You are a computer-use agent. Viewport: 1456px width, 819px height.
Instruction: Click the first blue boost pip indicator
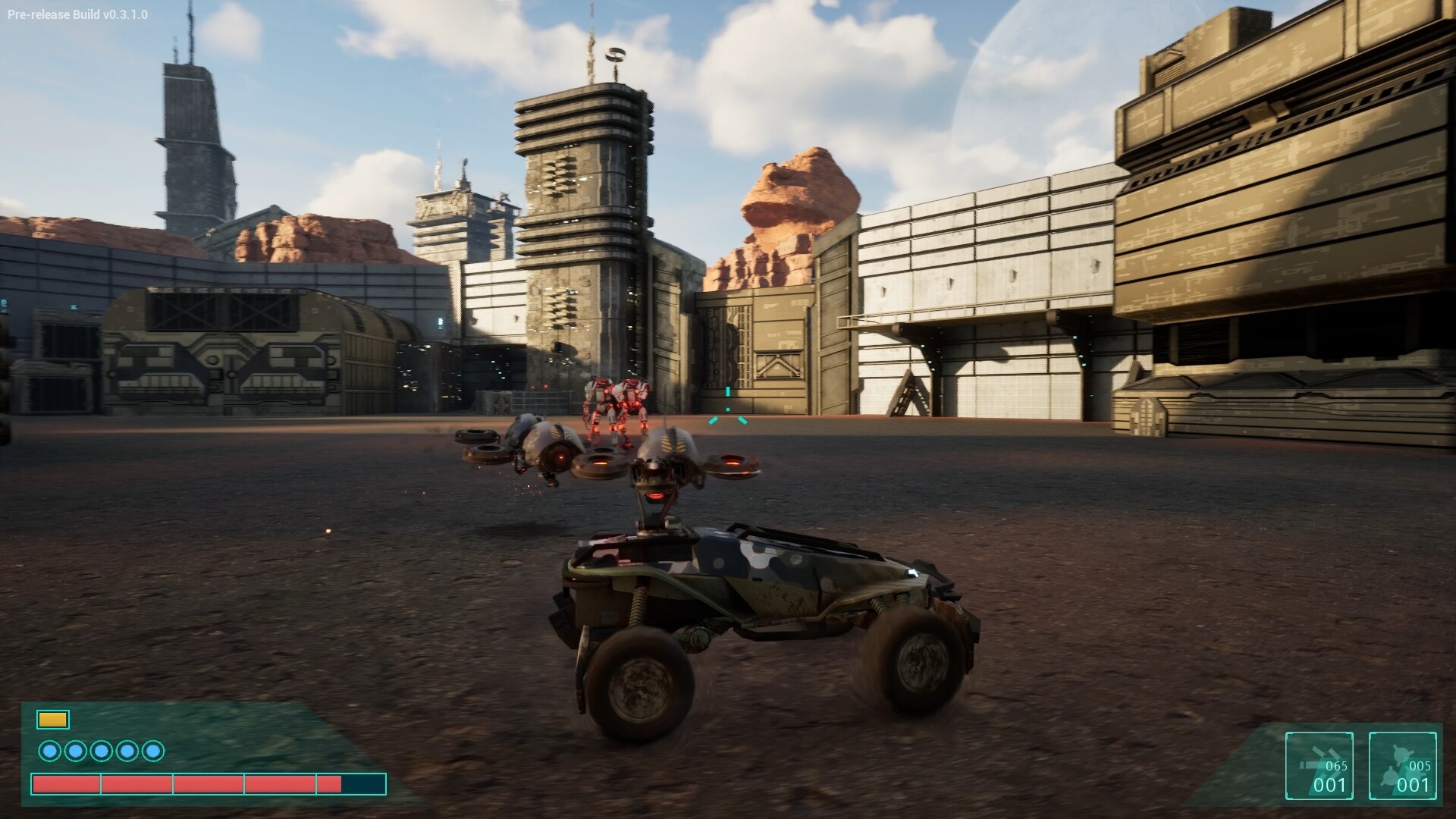pos(51,751)
